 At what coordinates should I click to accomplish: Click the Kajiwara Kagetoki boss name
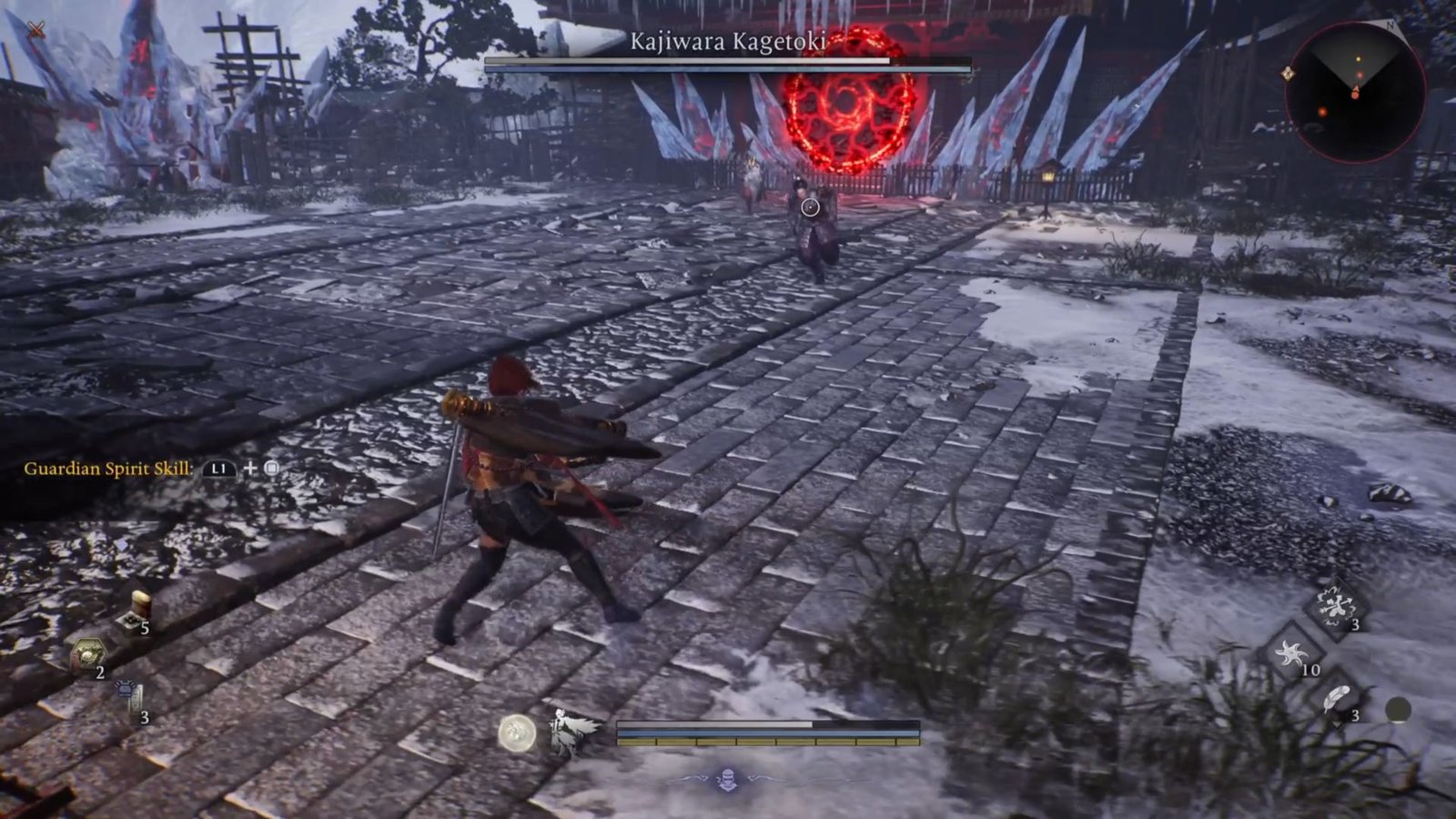click(x=728, y=40)
